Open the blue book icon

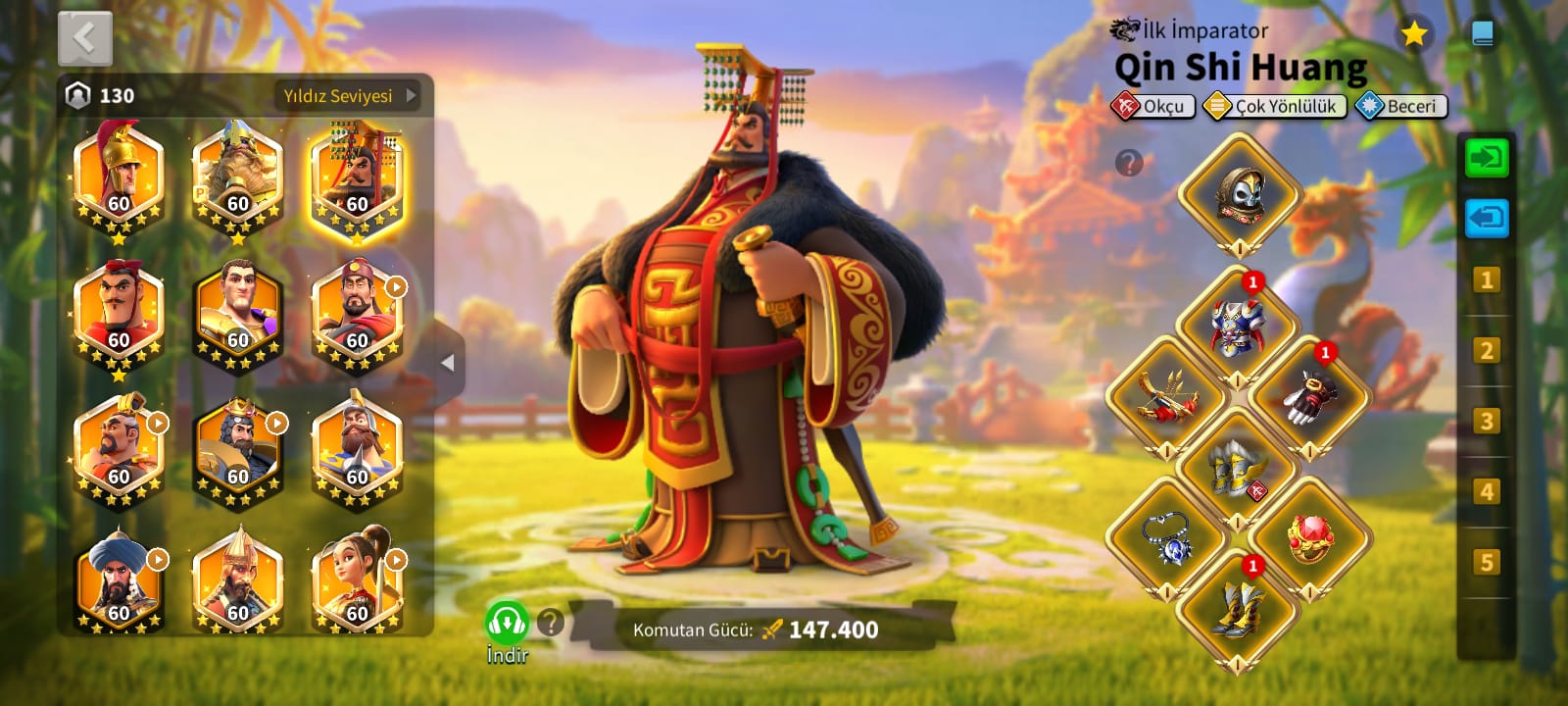point(1483,35)
